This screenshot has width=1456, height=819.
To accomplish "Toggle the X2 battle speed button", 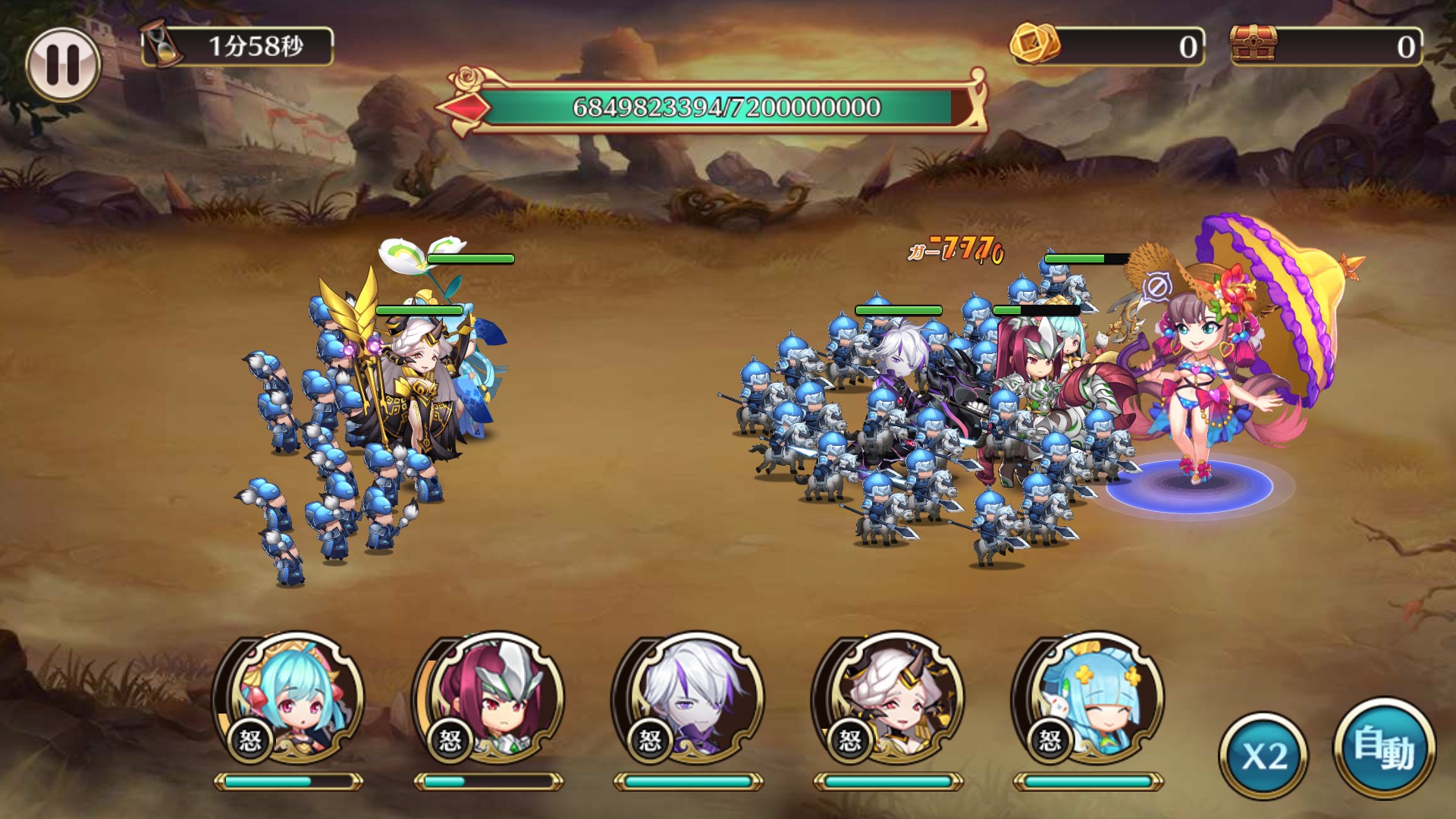I will [1263, 755].
